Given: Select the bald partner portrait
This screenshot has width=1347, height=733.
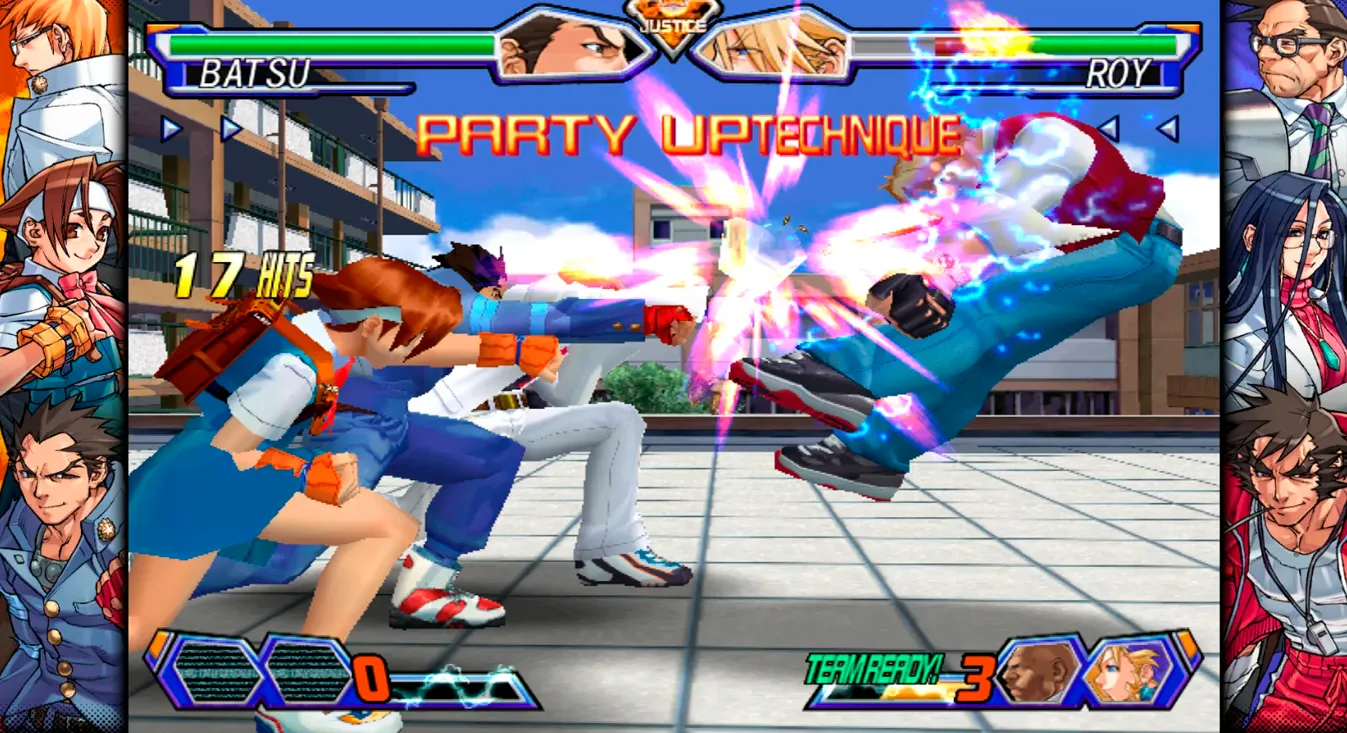Looking at the screenshot, I should pyautogui.click(x=1040, y=671).
